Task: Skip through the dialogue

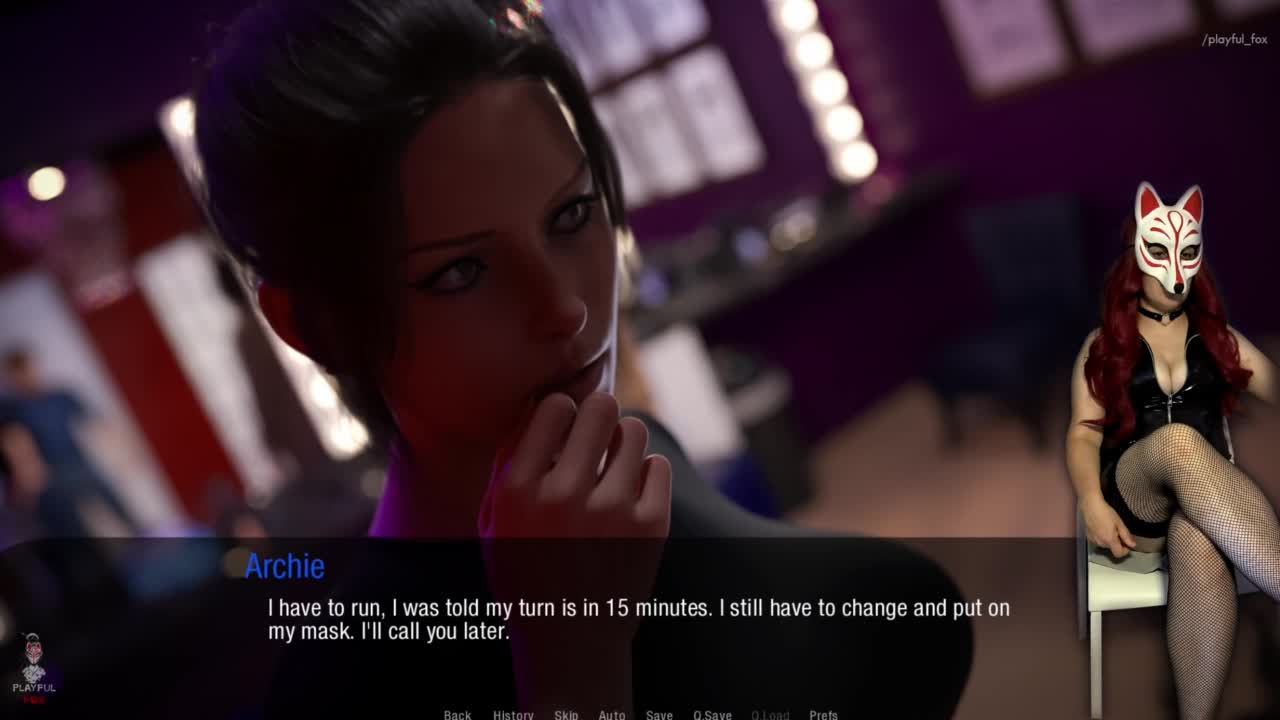Action: tap(566, 714)
